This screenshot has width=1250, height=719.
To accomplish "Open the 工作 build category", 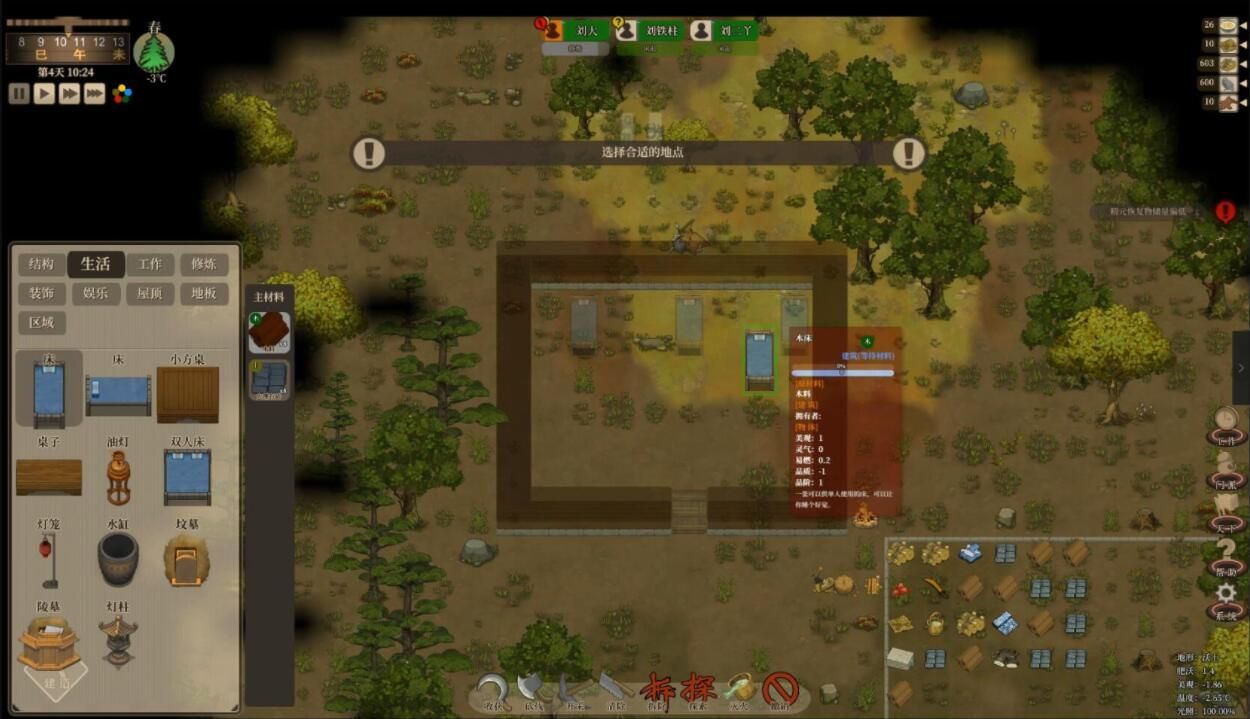I will [150, 264].
